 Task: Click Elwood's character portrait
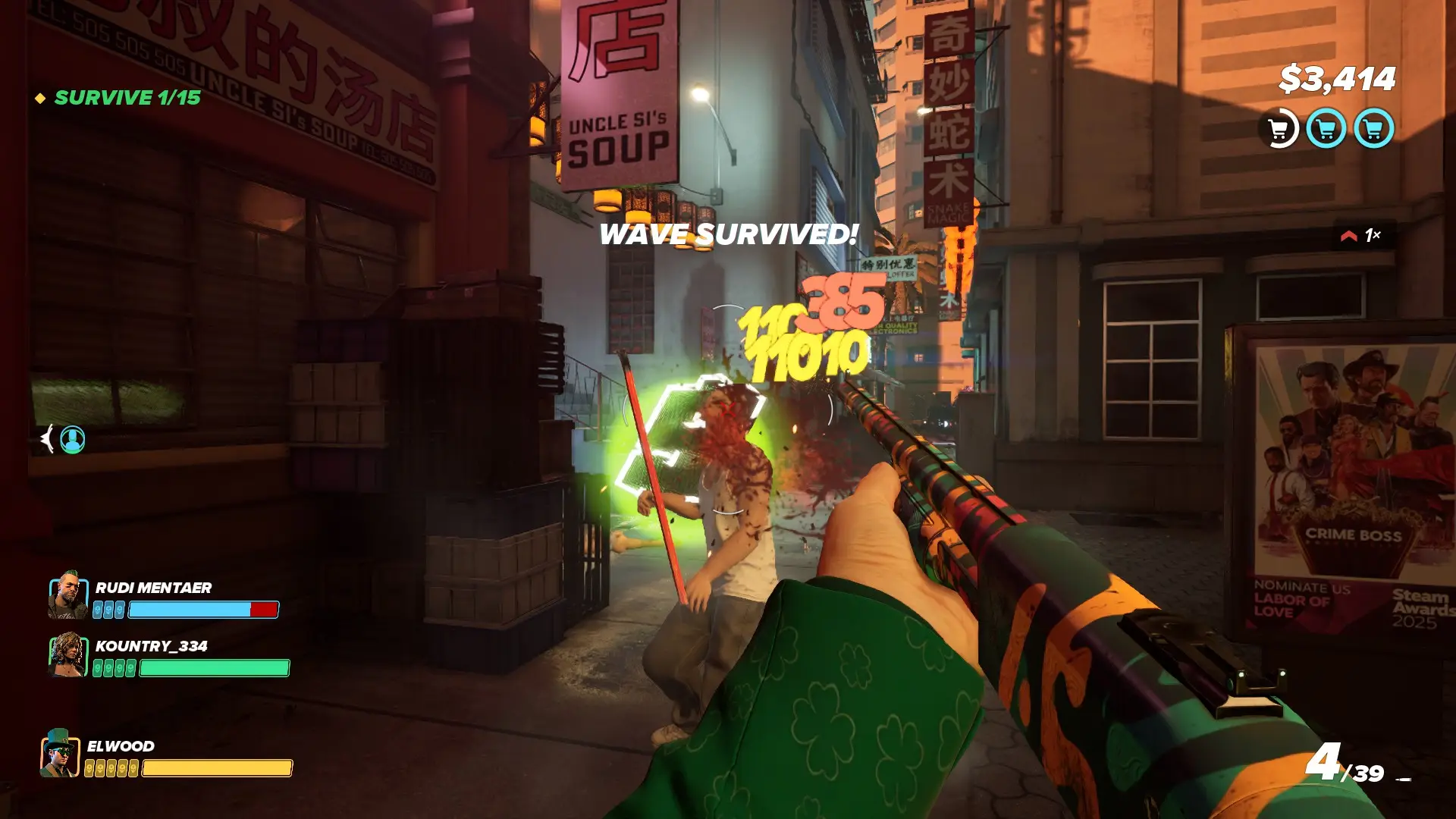[60, 755]
